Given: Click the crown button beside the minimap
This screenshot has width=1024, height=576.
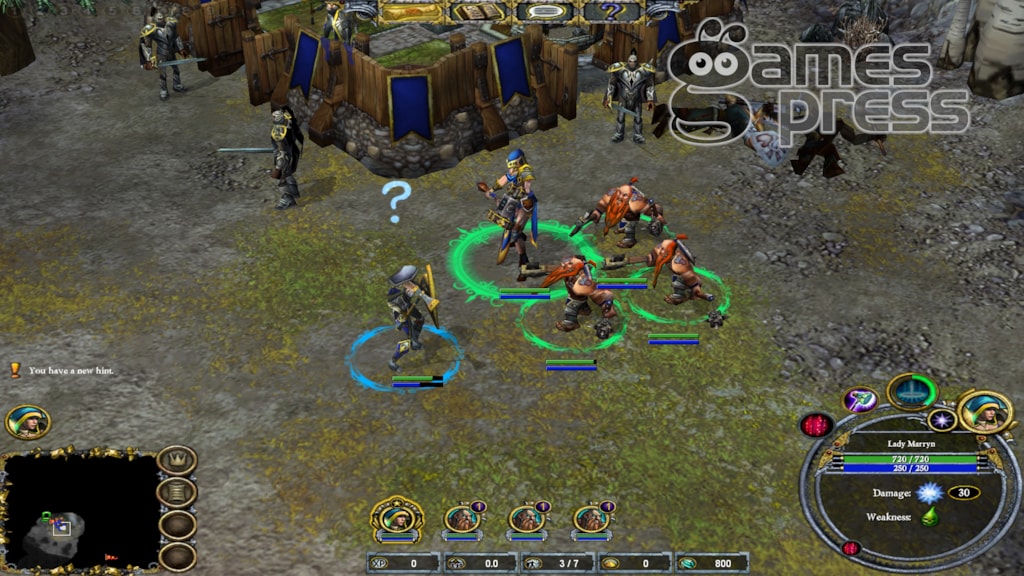Looking at the screenshot, I should pyautogui.click(x=177, y=461).
